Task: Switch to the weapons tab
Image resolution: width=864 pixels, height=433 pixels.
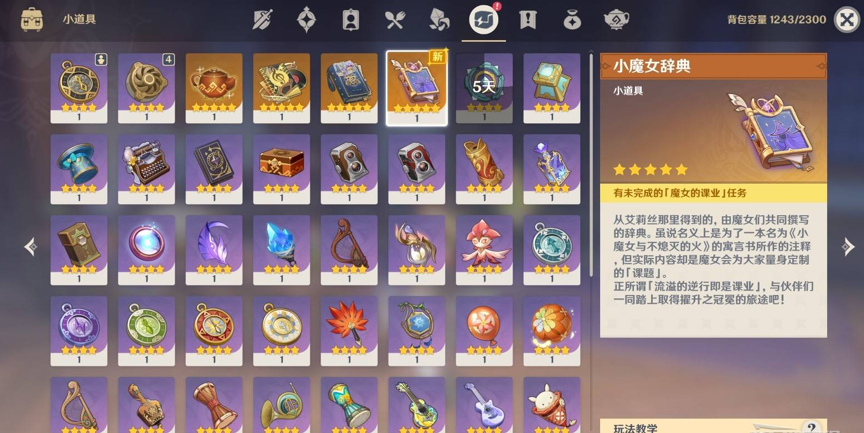Action: pos(263,19)
